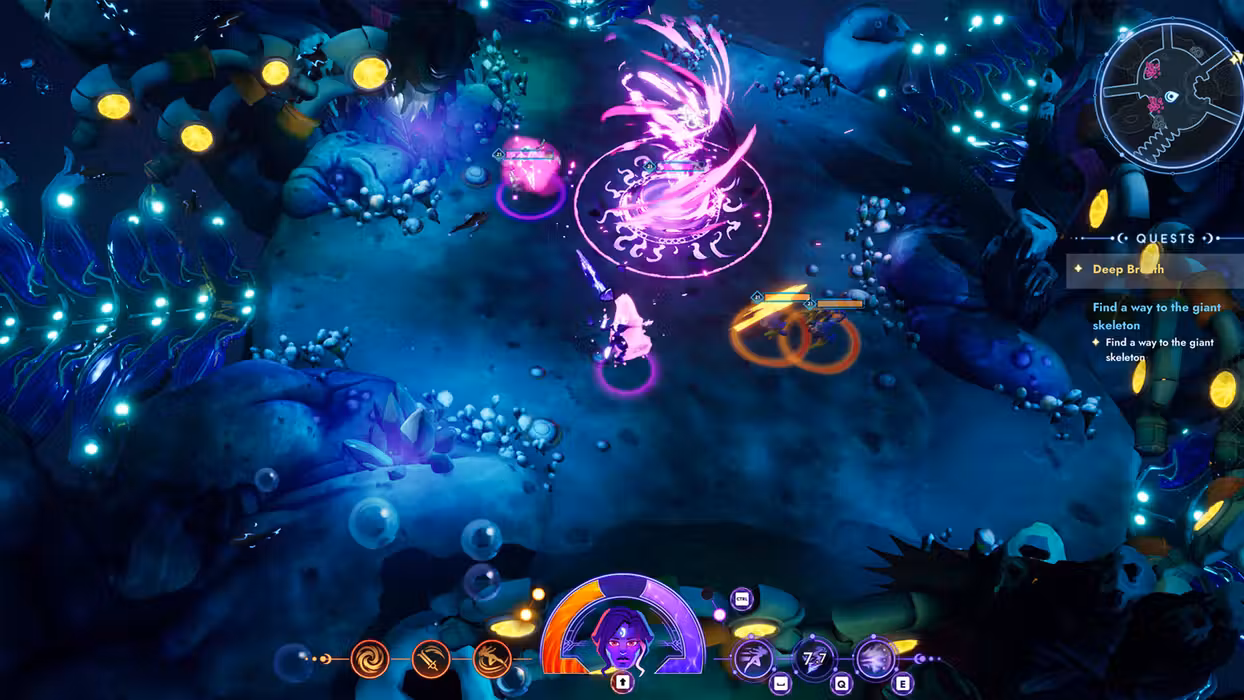
Task: Use the orange sword slash ability
Action: coord(431,659)
